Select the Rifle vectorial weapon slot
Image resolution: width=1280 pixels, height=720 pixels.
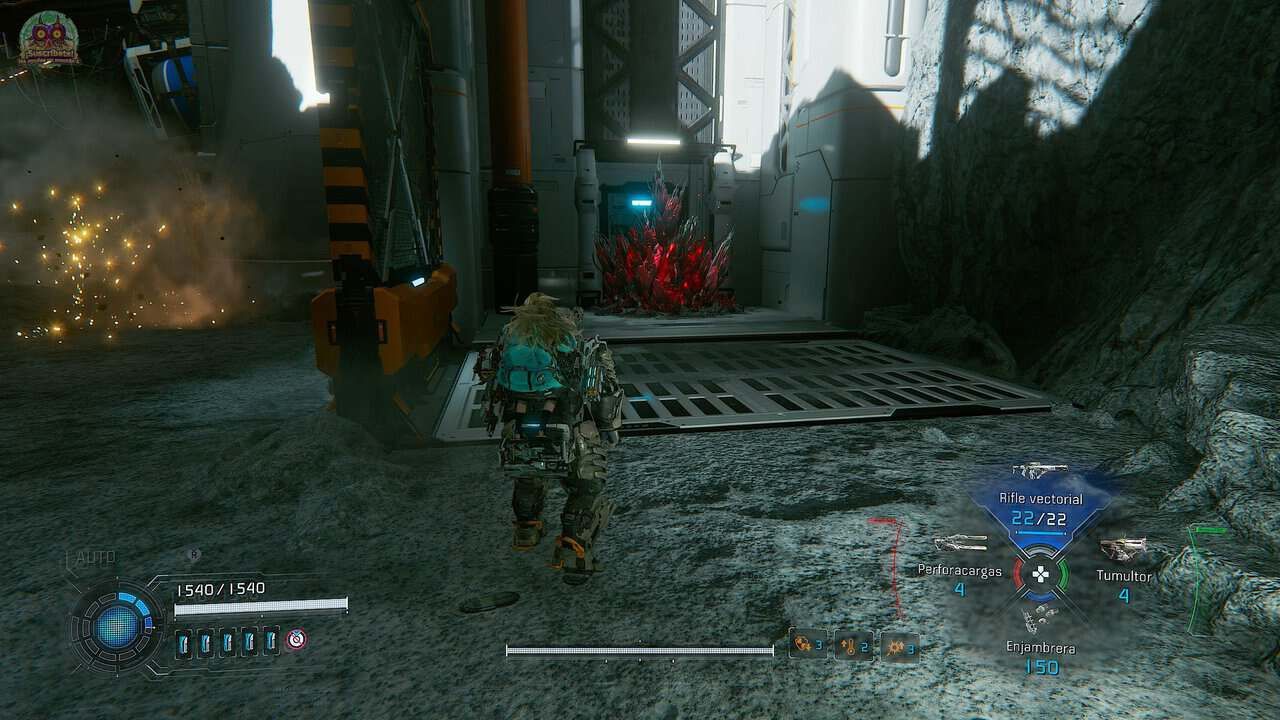click(x=1040, y=507)
